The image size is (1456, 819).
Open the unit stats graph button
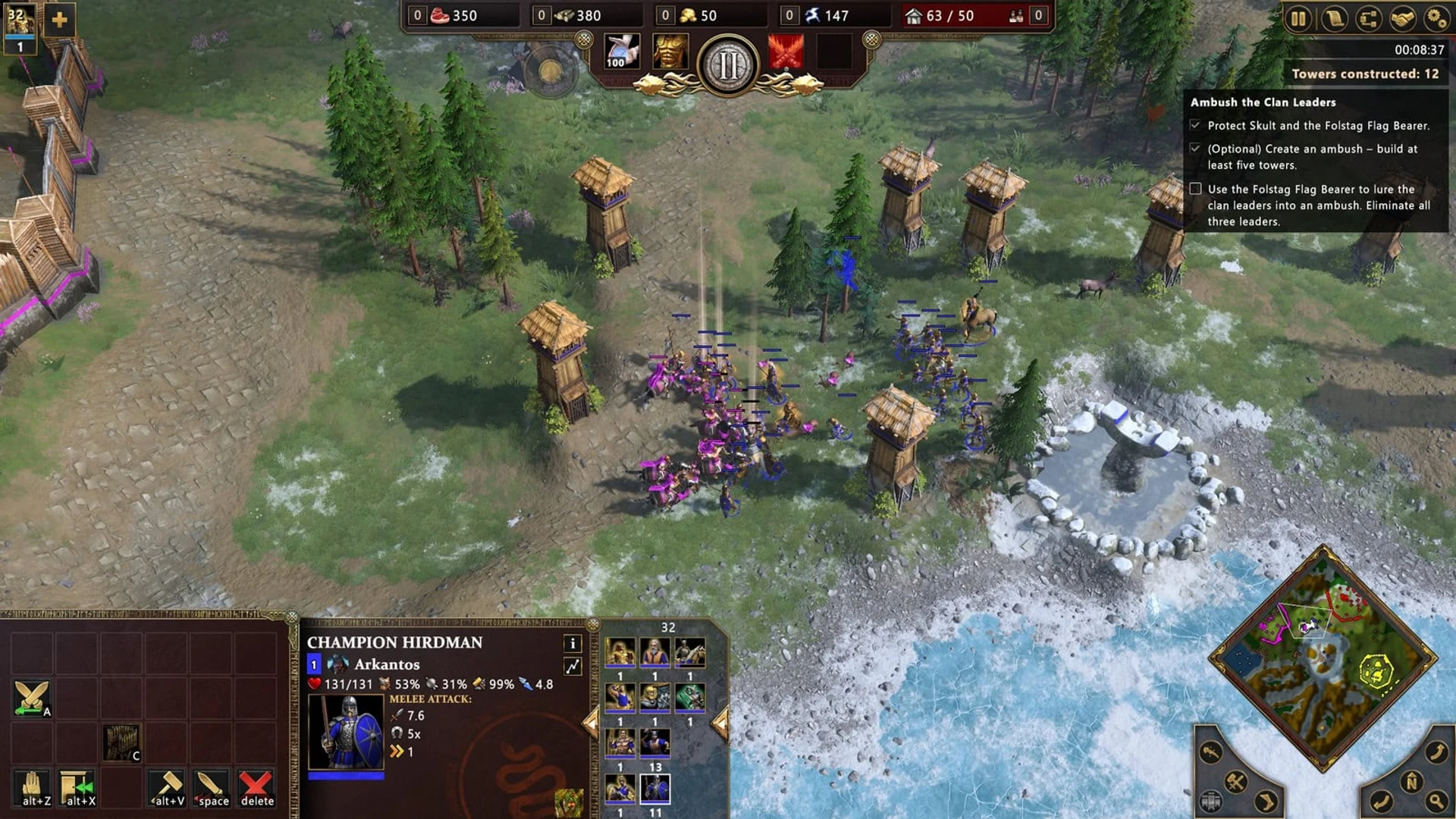click(573, 665)
